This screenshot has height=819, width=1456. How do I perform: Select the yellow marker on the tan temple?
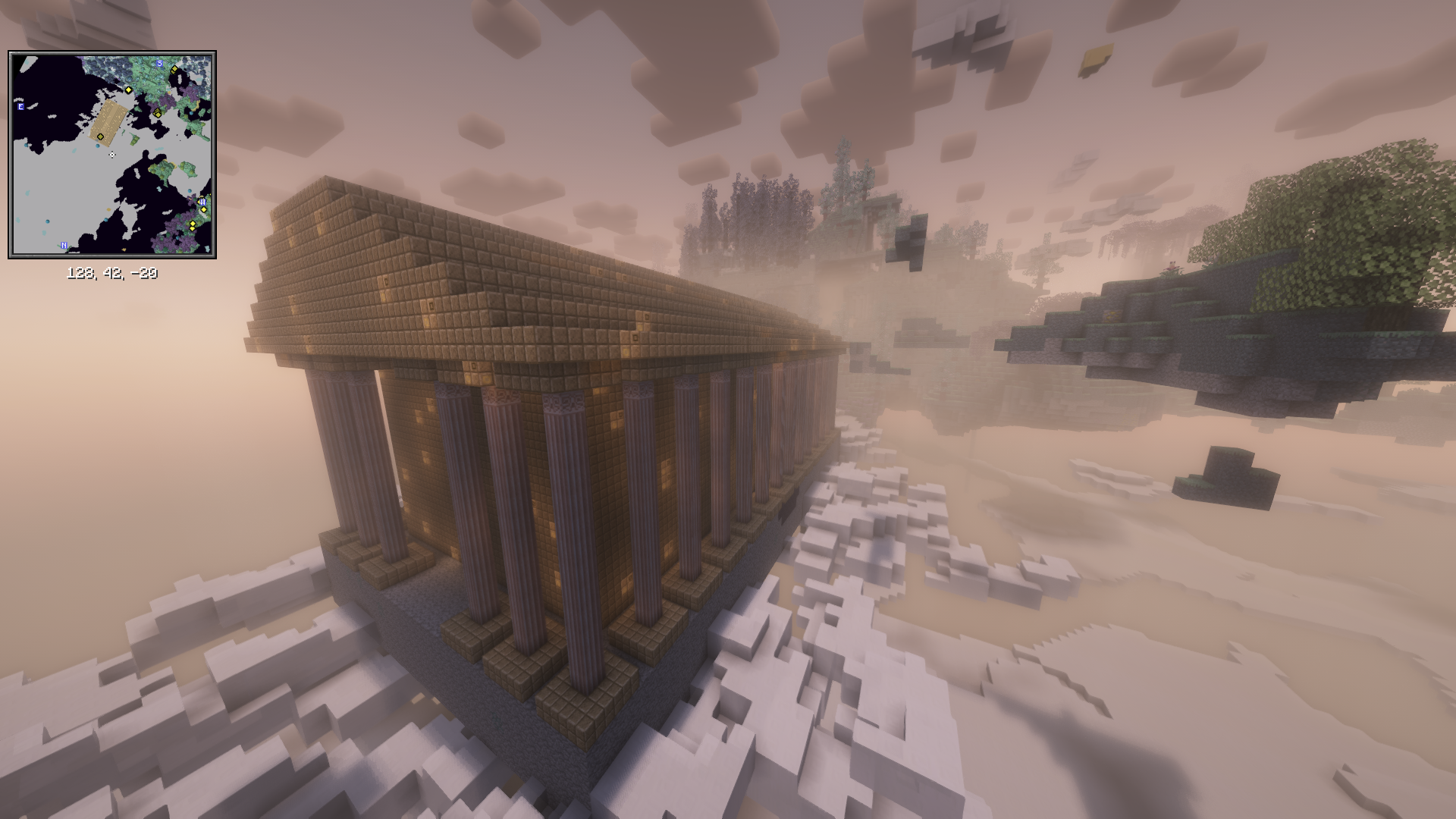tap(100, 137)
